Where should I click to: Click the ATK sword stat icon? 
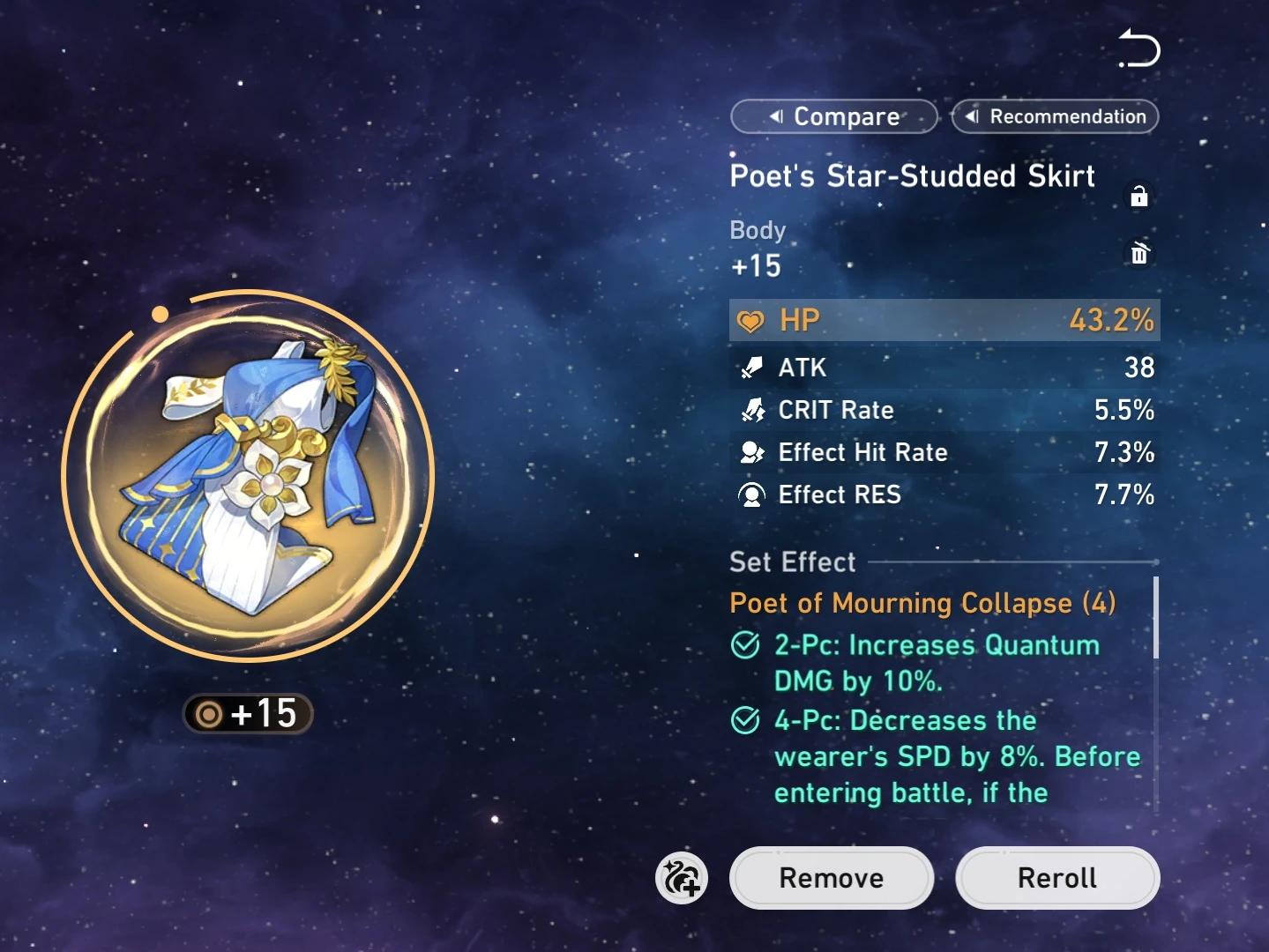752,368
